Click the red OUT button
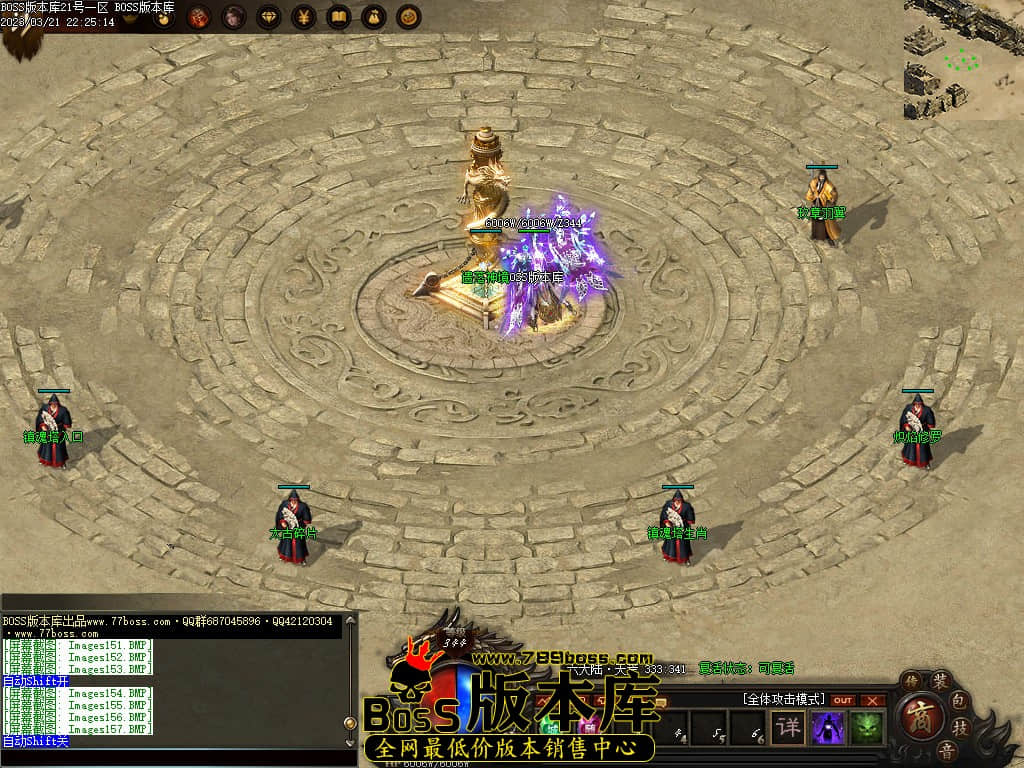This screenshot has width=1024, height=768. coord(843,700)
